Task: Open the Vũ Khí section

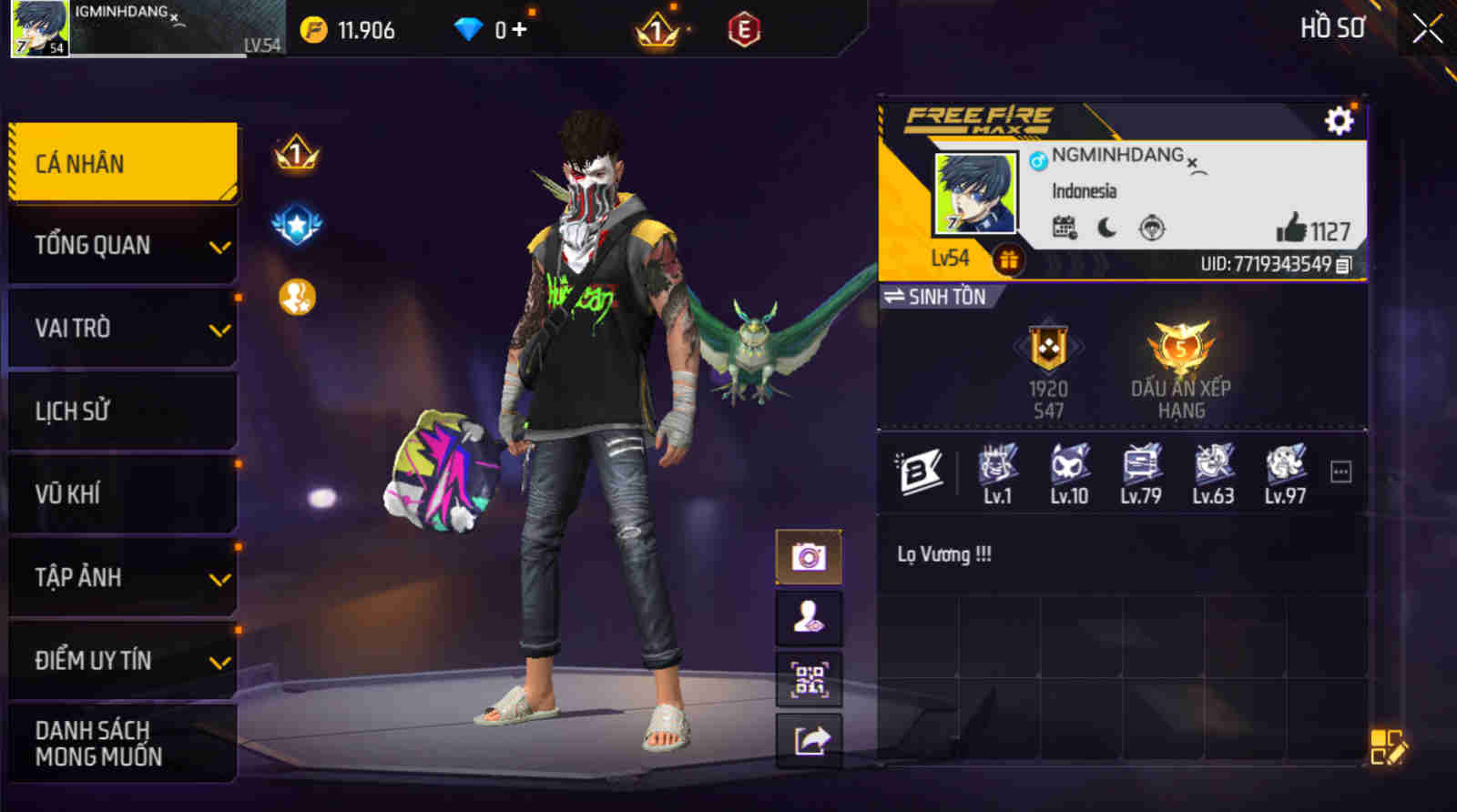Action: tap(123, 494)
